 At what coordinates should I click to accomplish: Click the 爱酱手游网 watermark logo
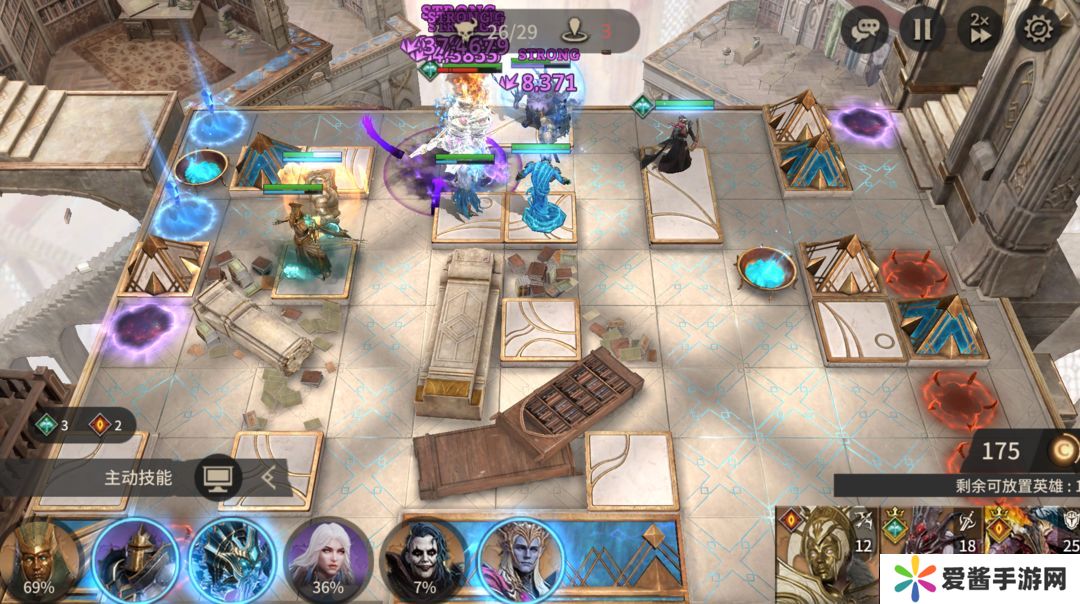(978, 578)
